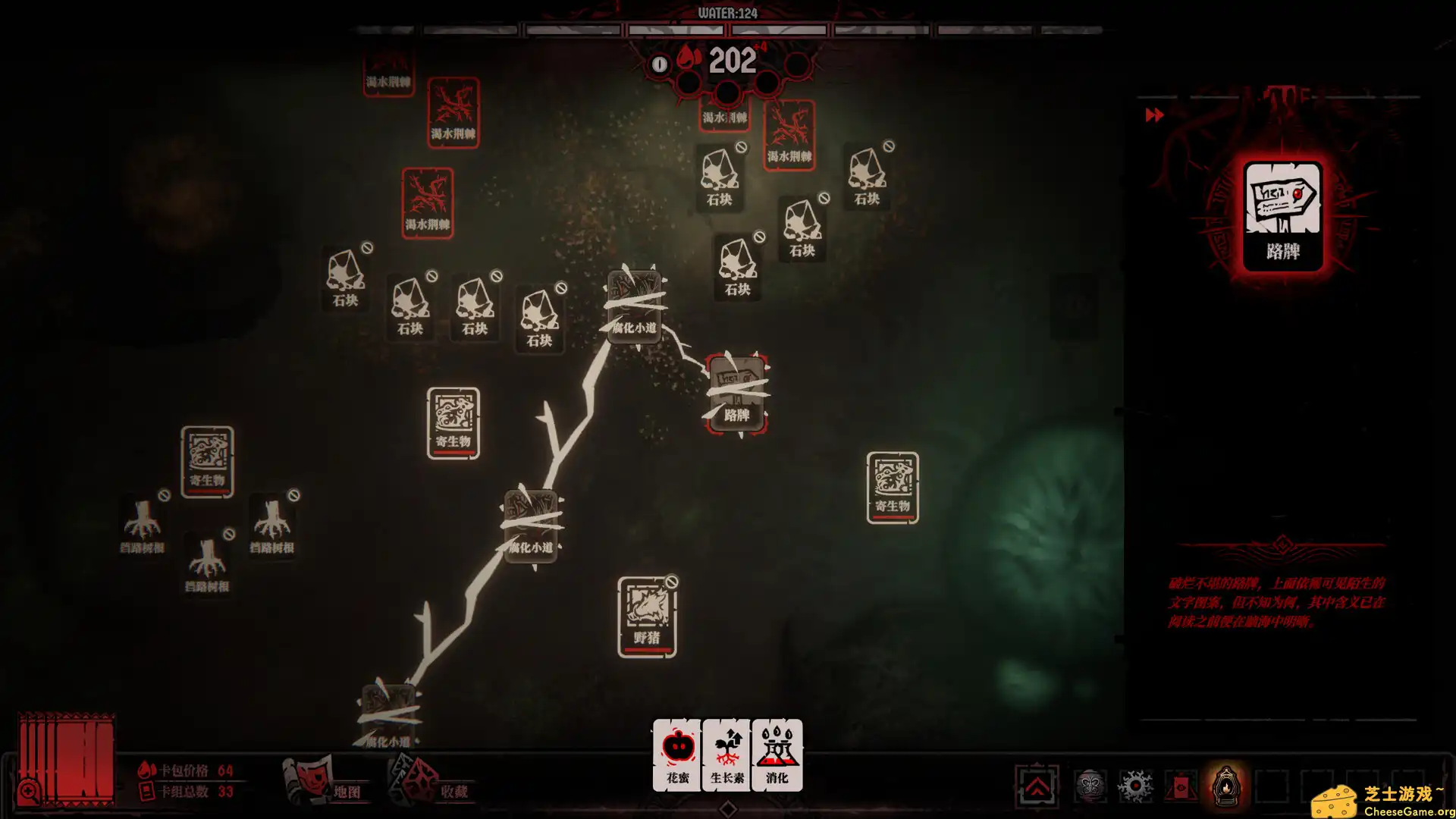Select the red card tent icon
Screen dimensions: 1456x819
click(x=1181, y=786)
